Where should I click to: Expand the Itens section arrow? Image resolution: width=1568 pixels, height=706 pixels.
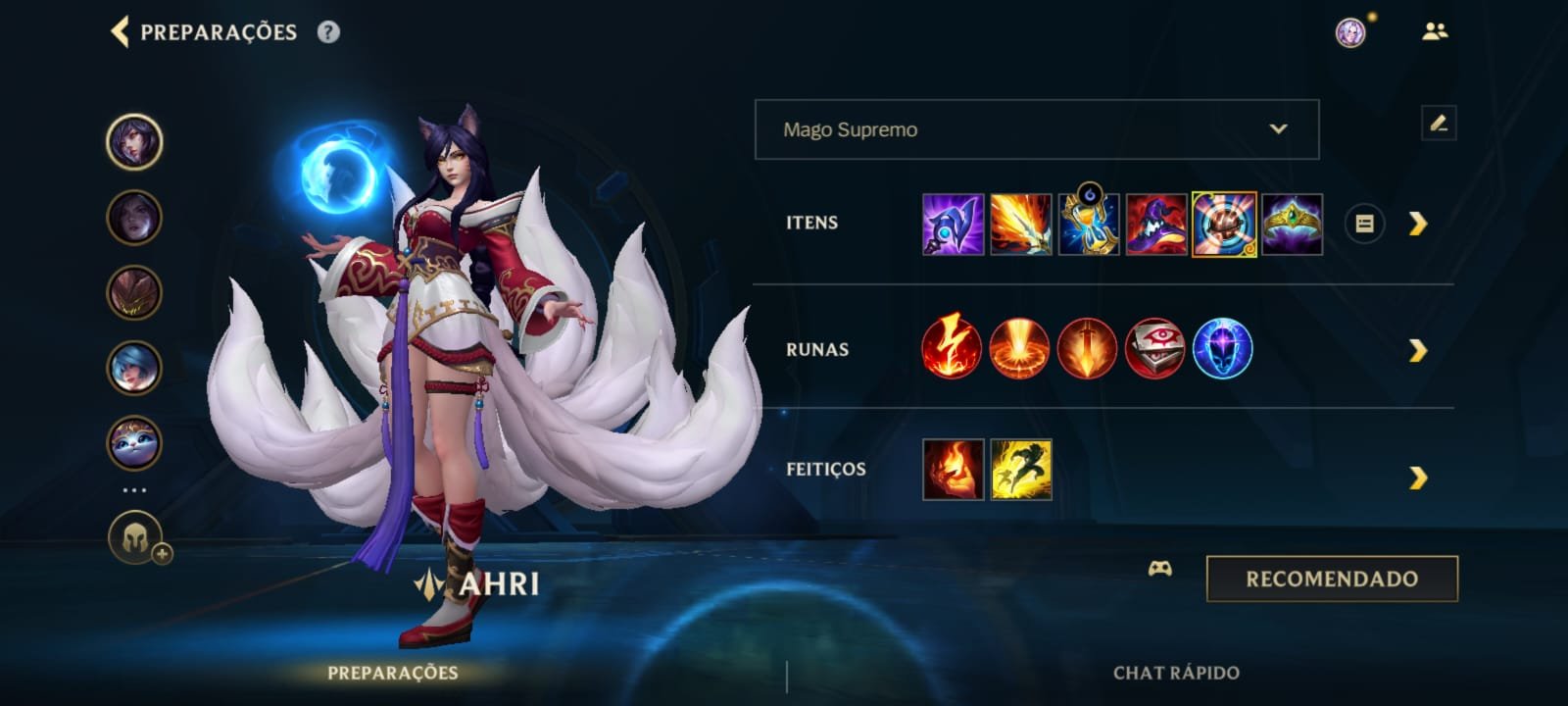click(x=1417, y=224)
